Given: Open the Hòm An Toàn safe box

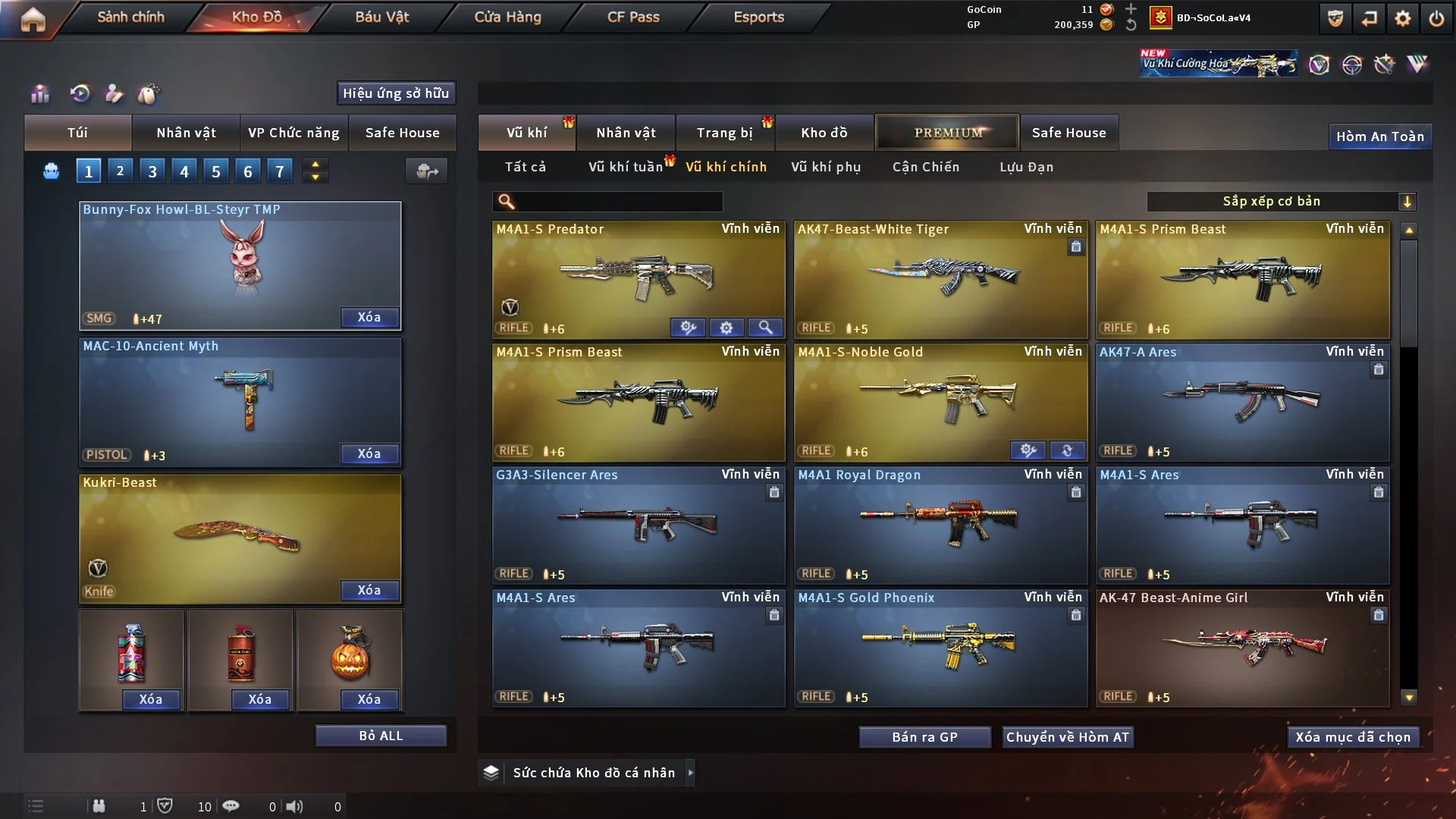Looking at the screenshot, I should pyautogui.click(x=1379, y=136).
